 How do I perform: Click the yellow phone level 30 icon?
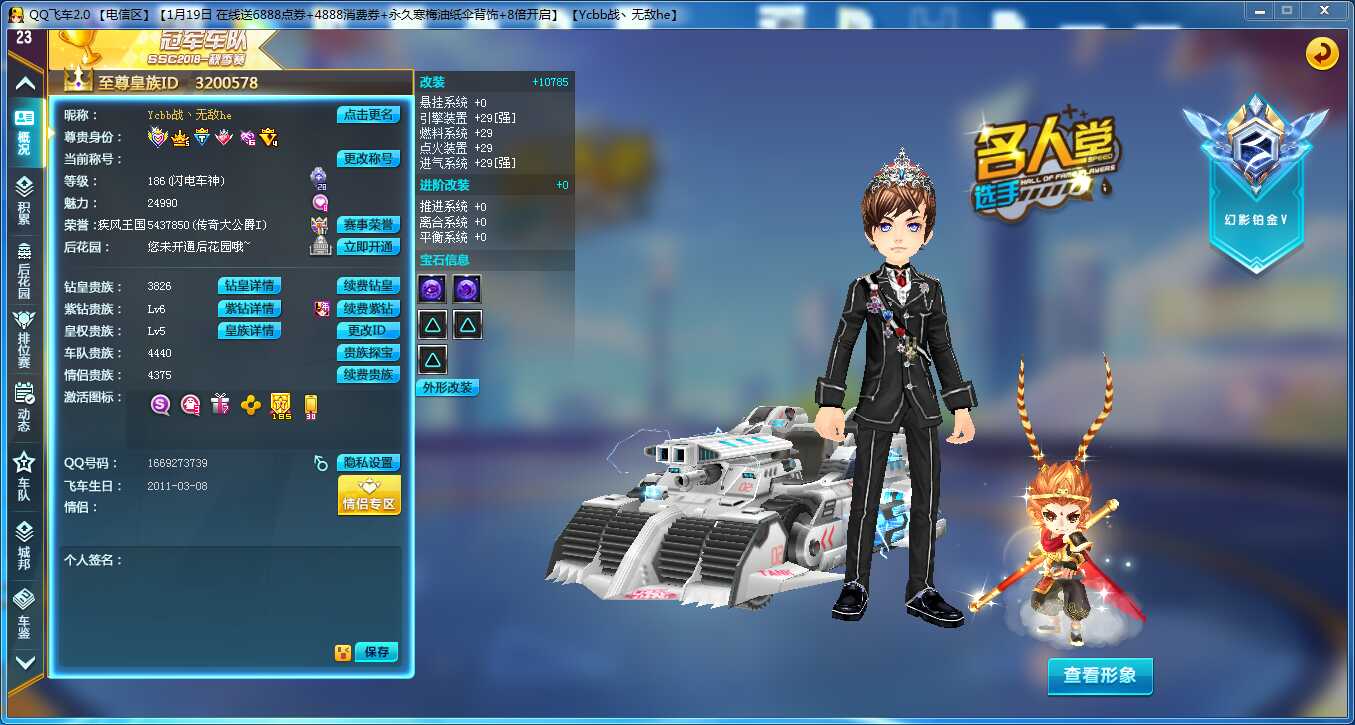click(311, 404)
